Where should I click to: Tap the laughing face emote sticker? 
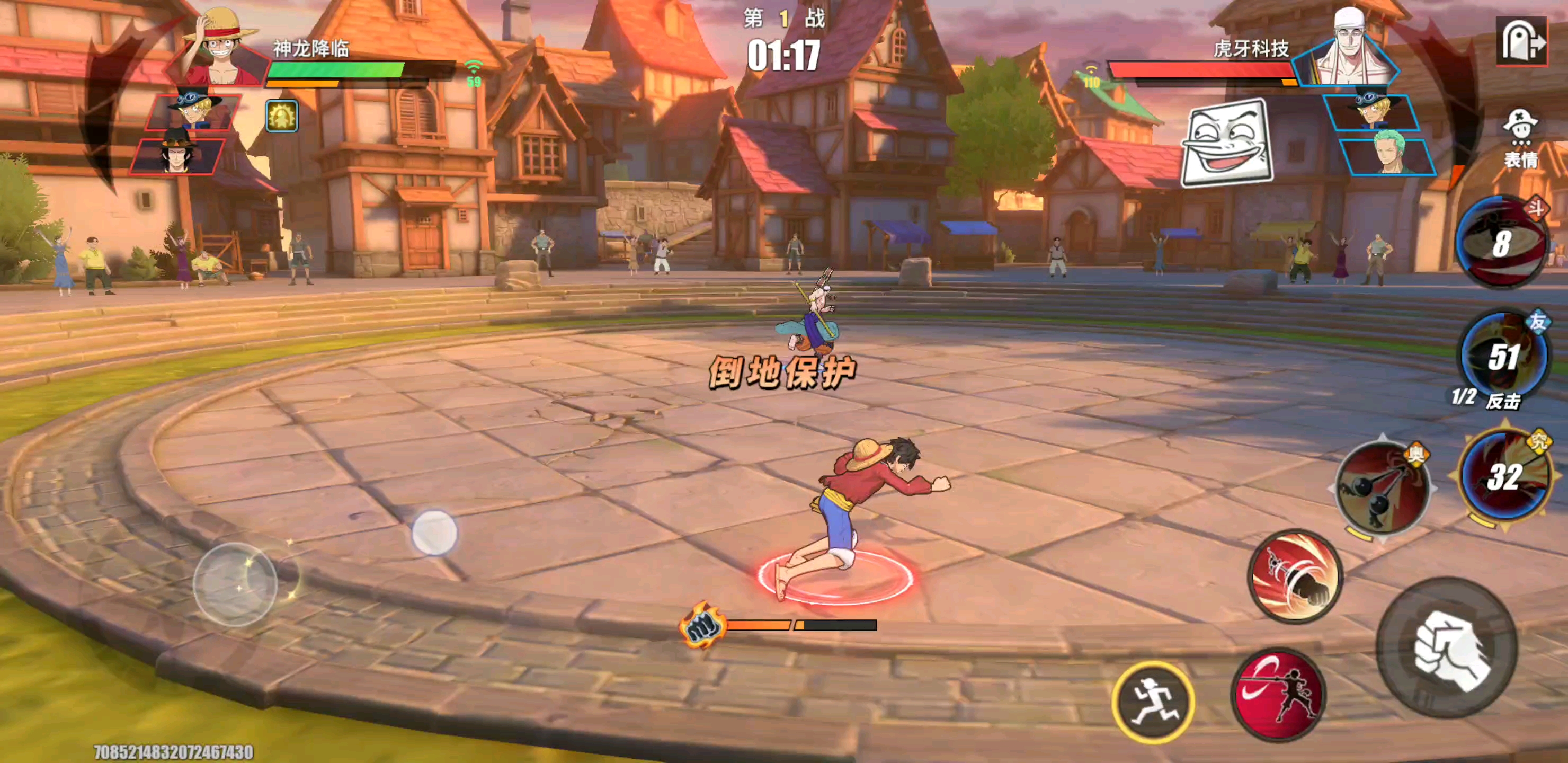(x=1226, y=144)
